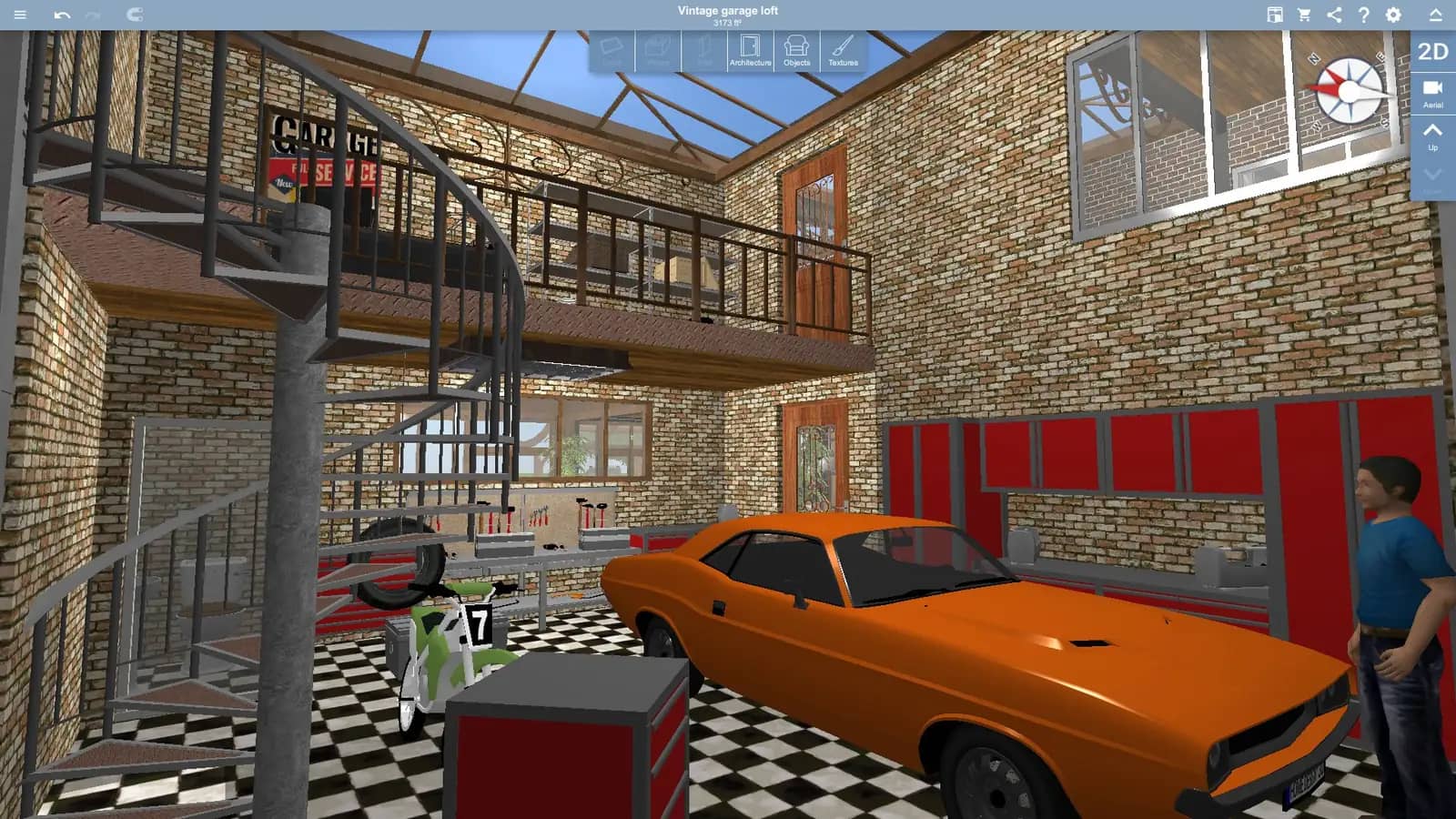Rotate view using the compass dial
The image size is (1456, 819).
[x=1349, y=91]
